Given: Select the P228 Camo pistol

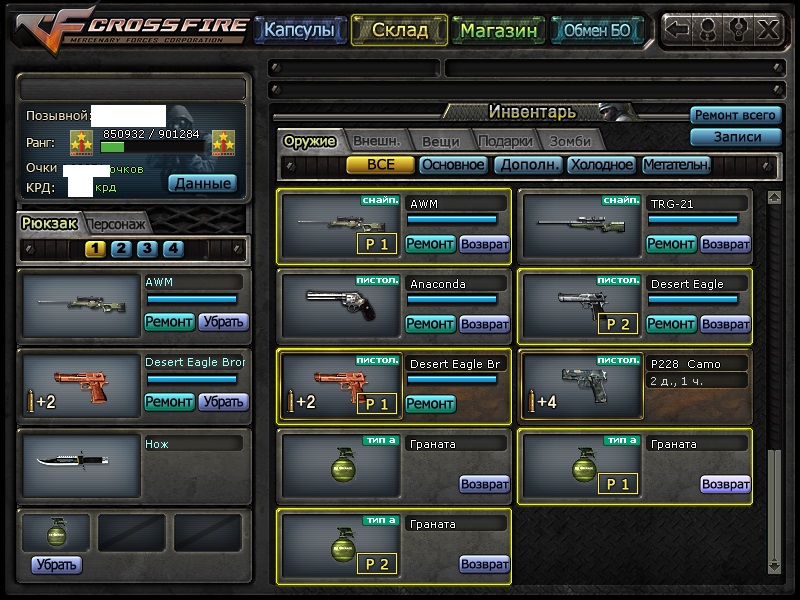Looking at the screenshot, I should pos(579,385).
